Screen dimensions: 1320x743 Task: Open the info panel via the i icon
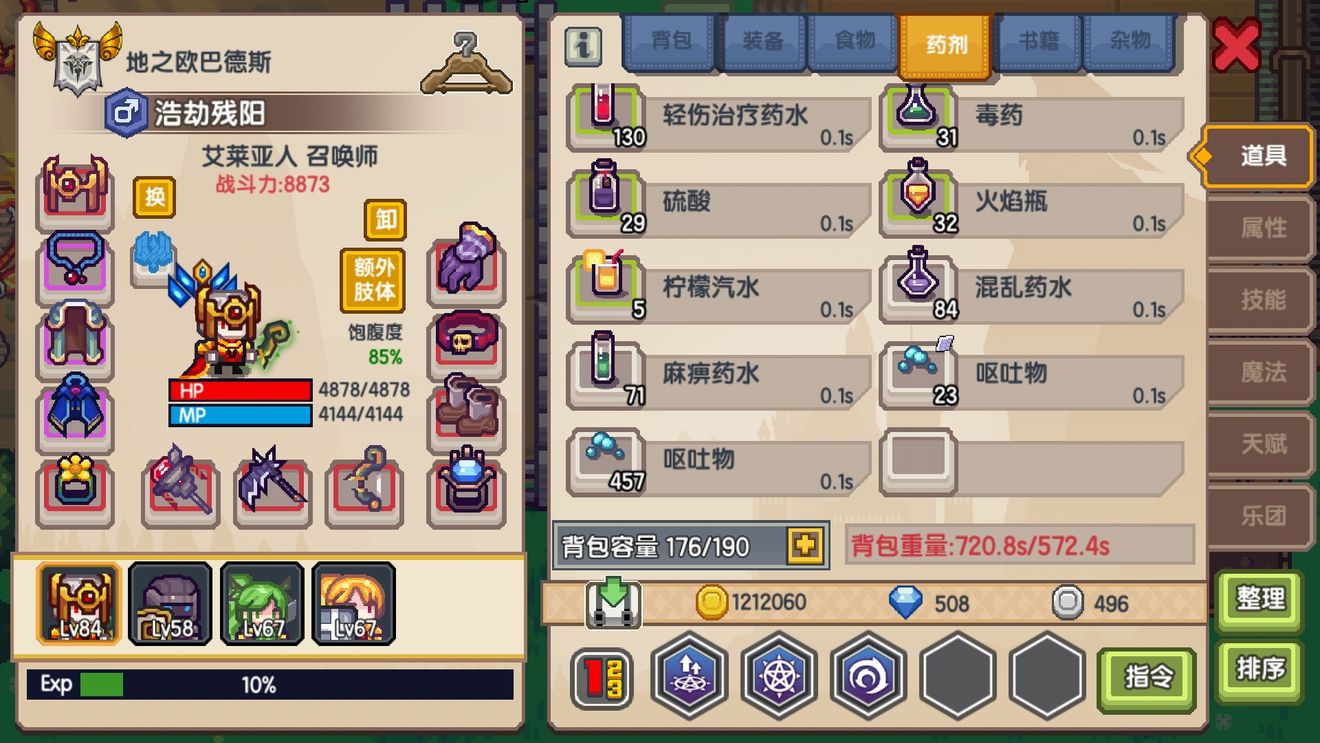tap(583, 44)
